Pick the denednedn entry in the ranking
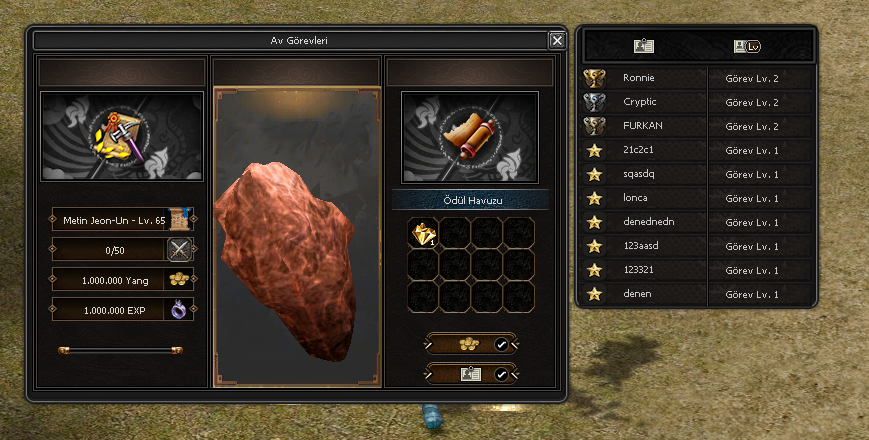The width and height of the screenshot is (869, 440). (644, 222)
